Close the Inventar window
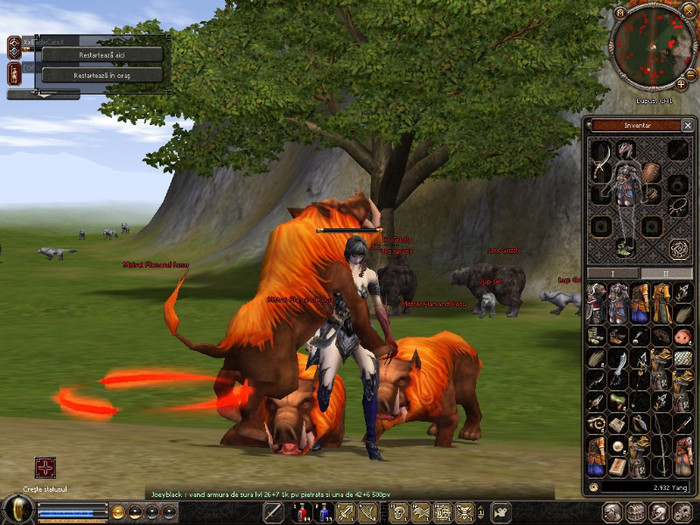 click(x=687, y=125)
